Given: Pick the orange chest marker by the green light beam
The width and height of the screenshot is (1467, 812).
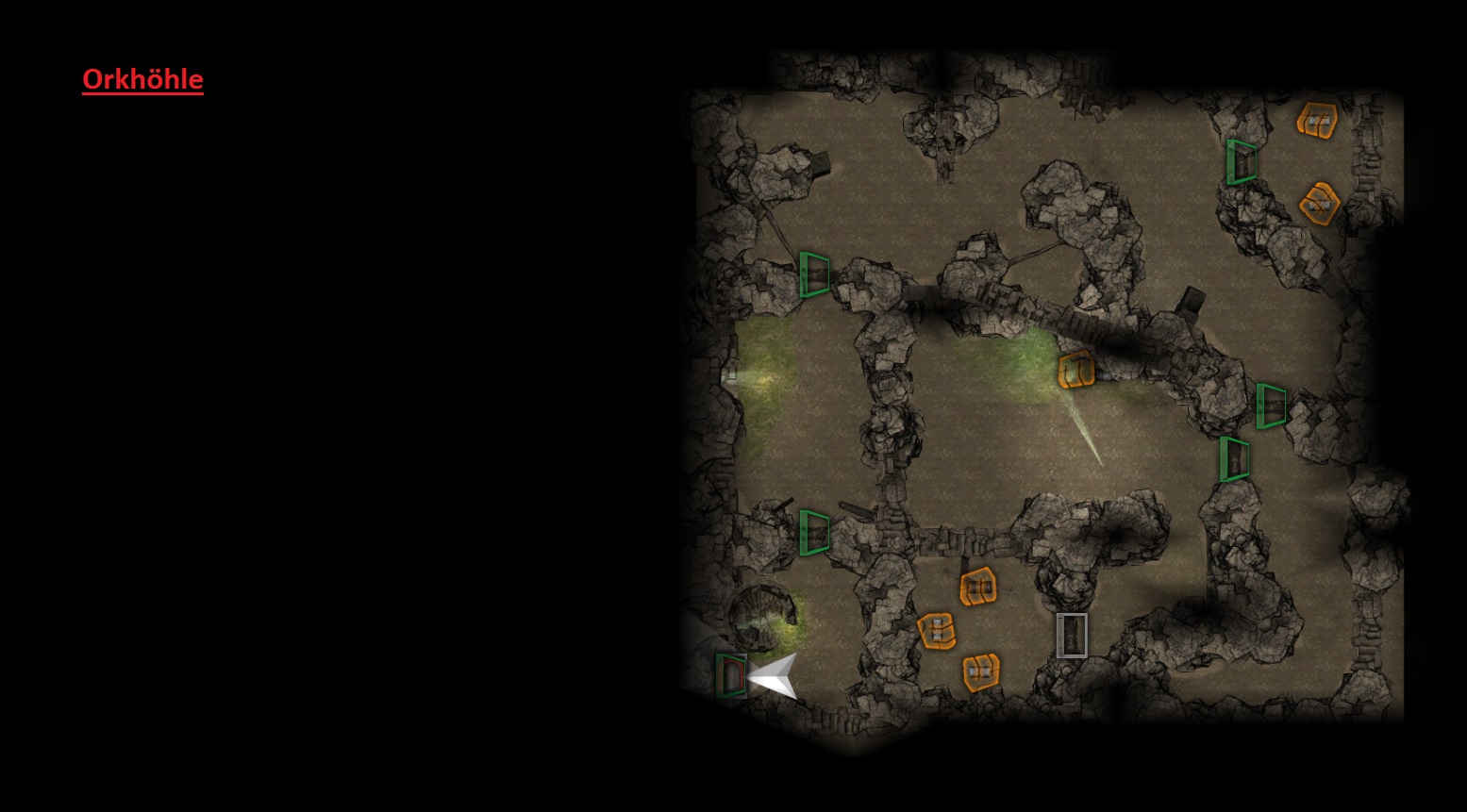Looking at the screenshot, I should point(1075,370).
